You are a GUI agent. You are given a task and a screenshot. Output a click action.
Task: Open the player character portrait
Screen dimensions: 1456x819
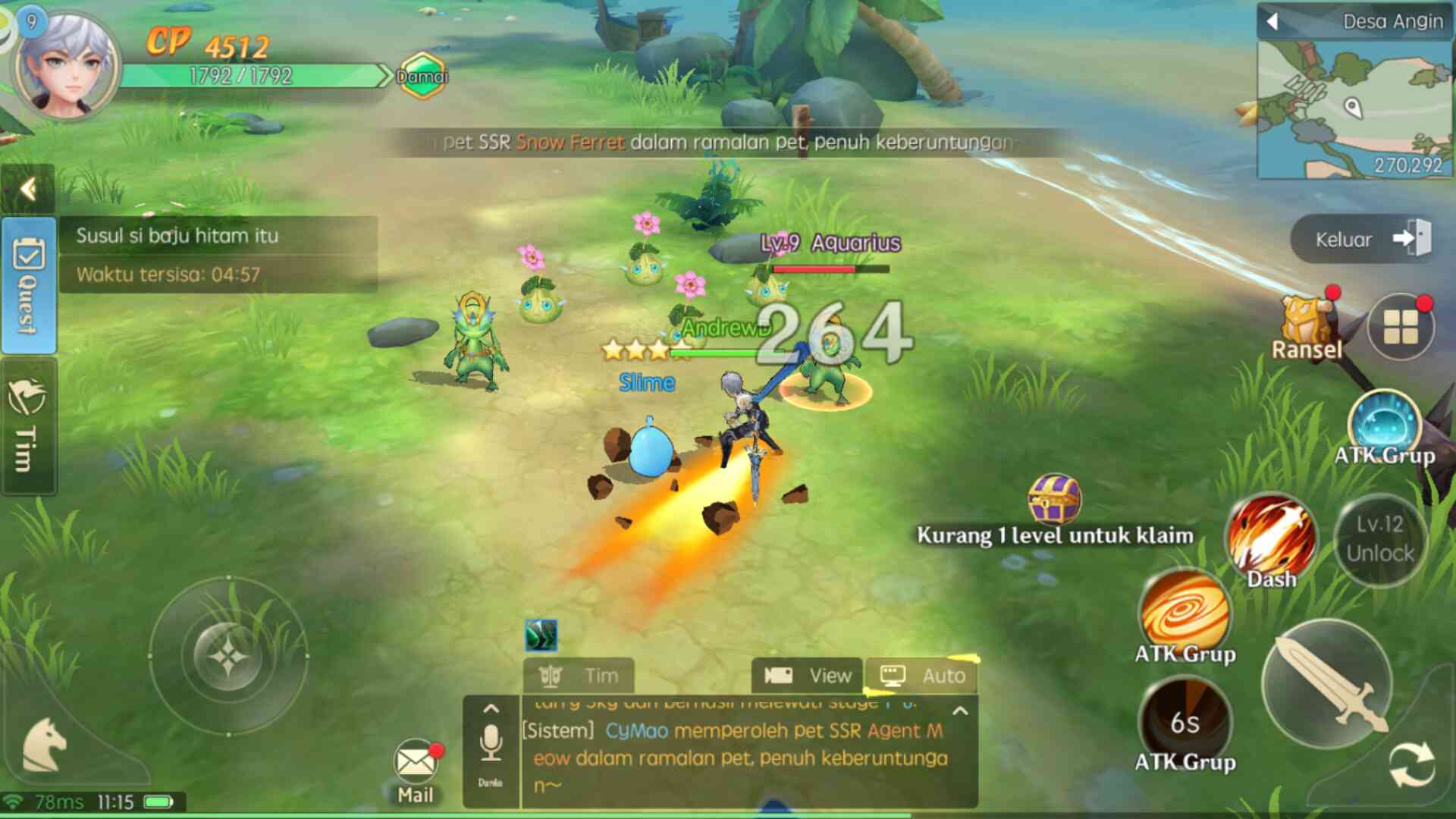(67, 67)
